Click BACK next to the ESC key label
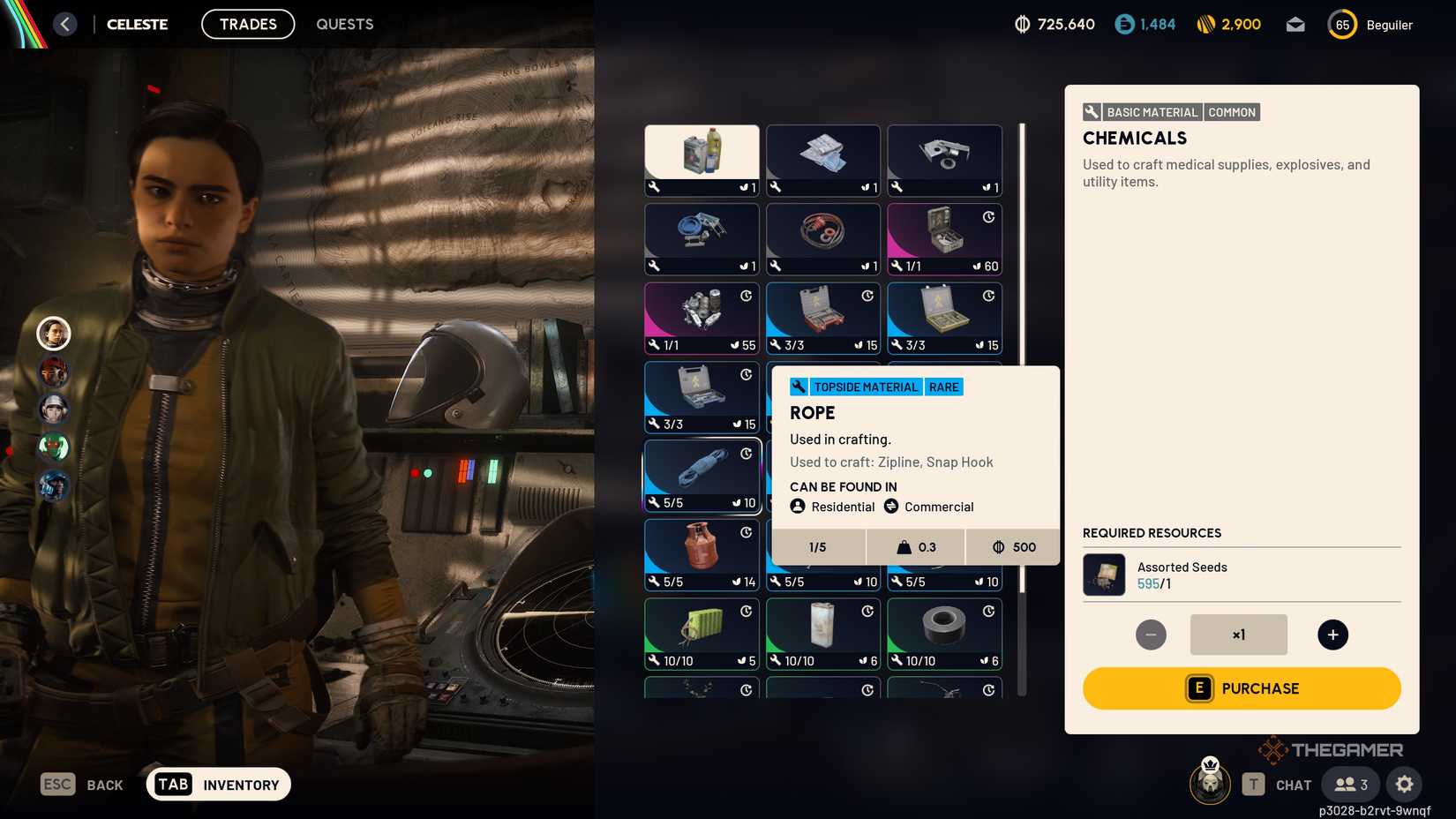 pyautogui.click(x=103, y=785)
